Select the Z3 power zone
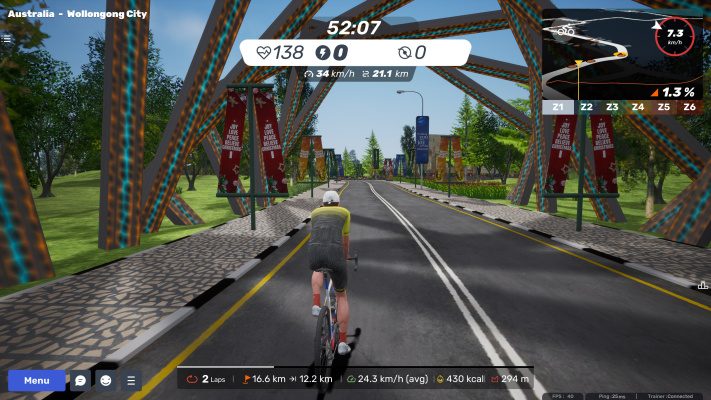The height and width of the screenshot is (400, 711). coord(611,106)
